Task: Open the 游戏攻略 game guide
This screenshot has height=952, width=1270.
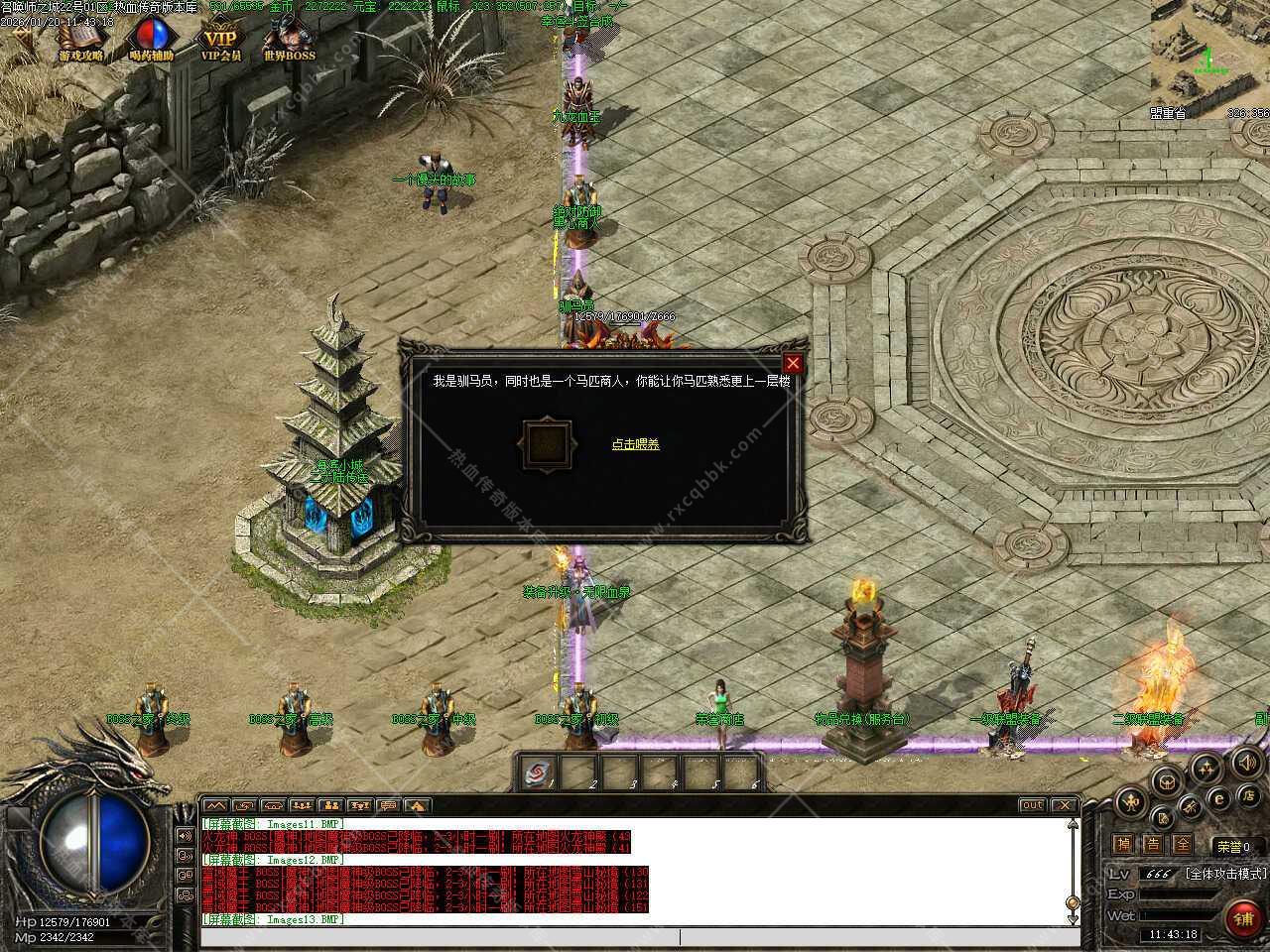Action: (80, 41)
